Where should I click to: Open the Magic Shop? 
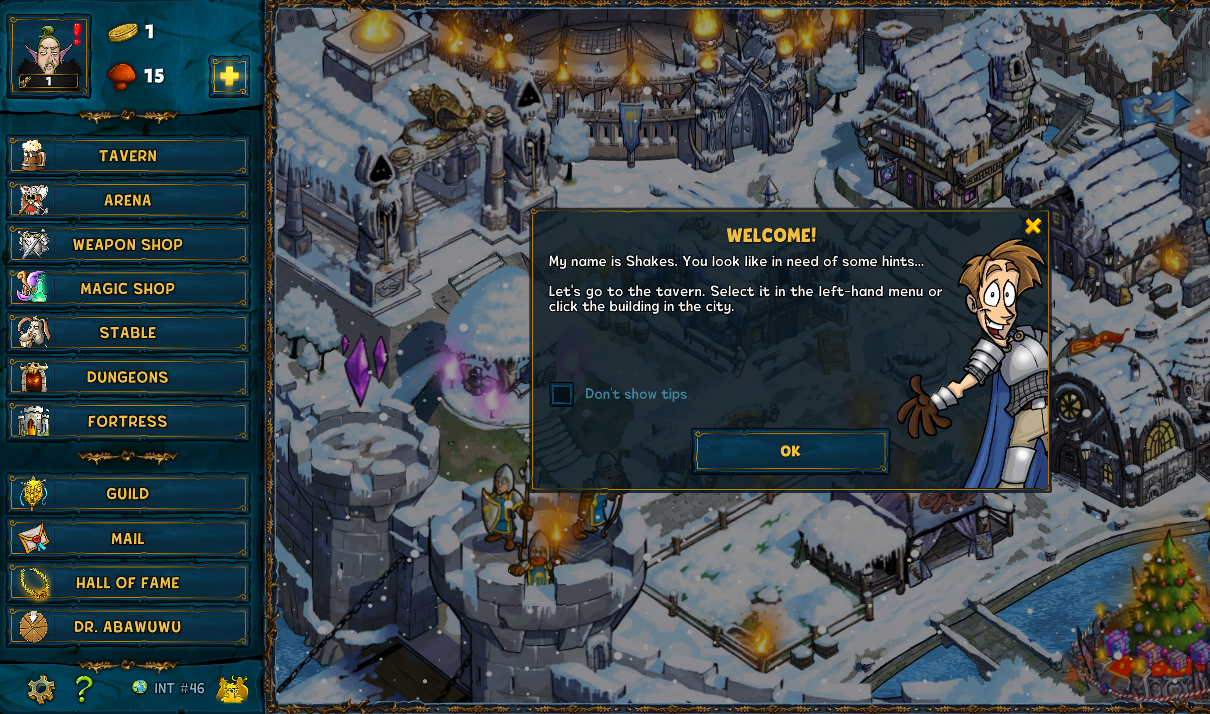(128, 289)
